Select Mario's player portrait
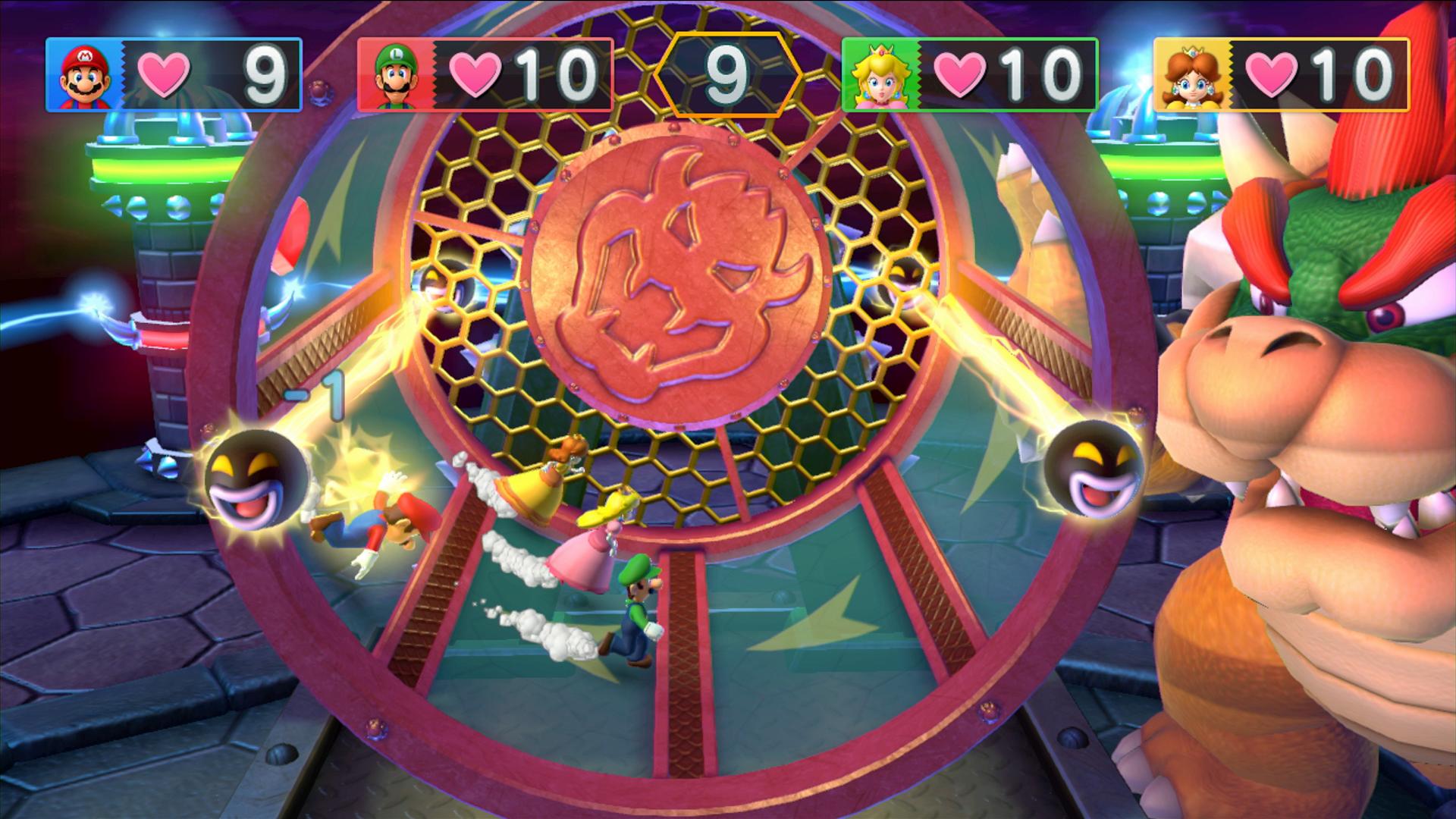The height and width of the screenshot is (819, 1456). click(x=84, y=76)
